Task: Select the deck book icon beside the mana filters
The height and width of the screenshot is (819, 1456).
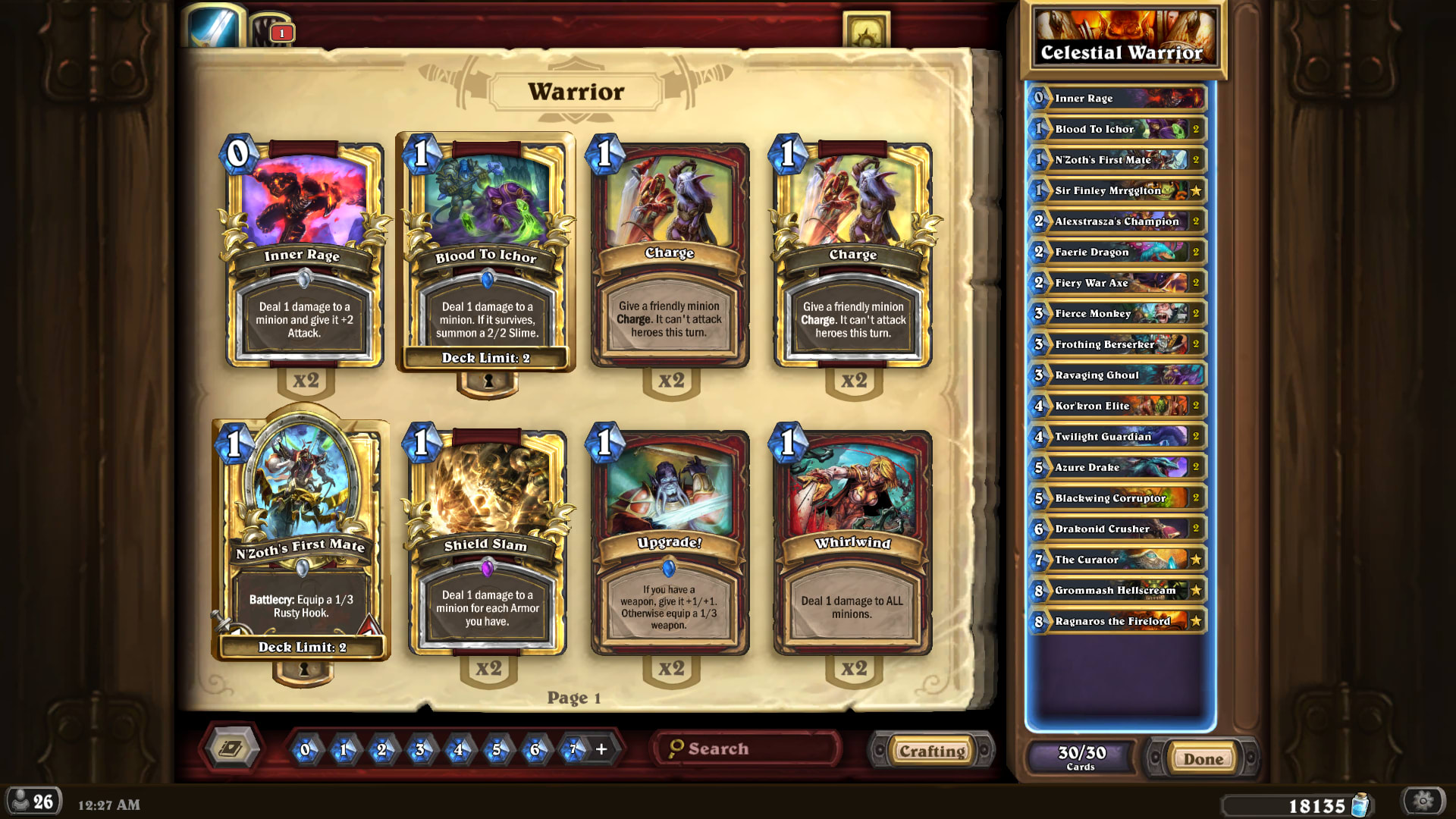Action: pyautogui.click(x=230, y=748)
